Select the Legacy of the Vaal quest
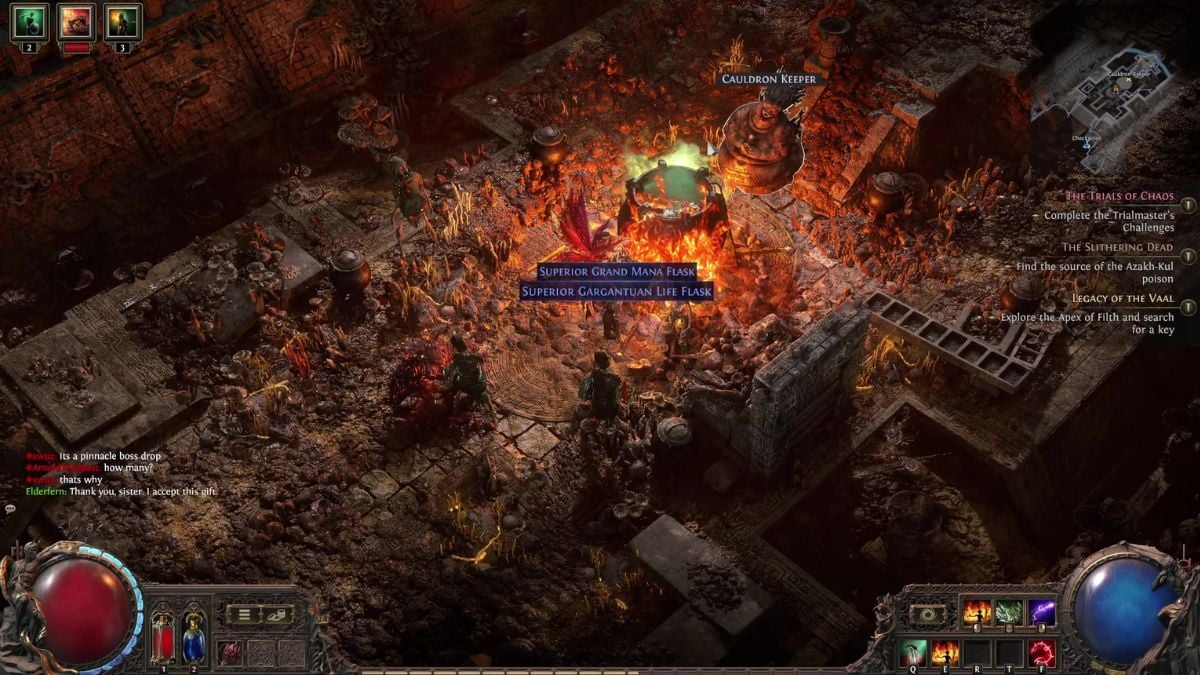 tap(1122, 298)
